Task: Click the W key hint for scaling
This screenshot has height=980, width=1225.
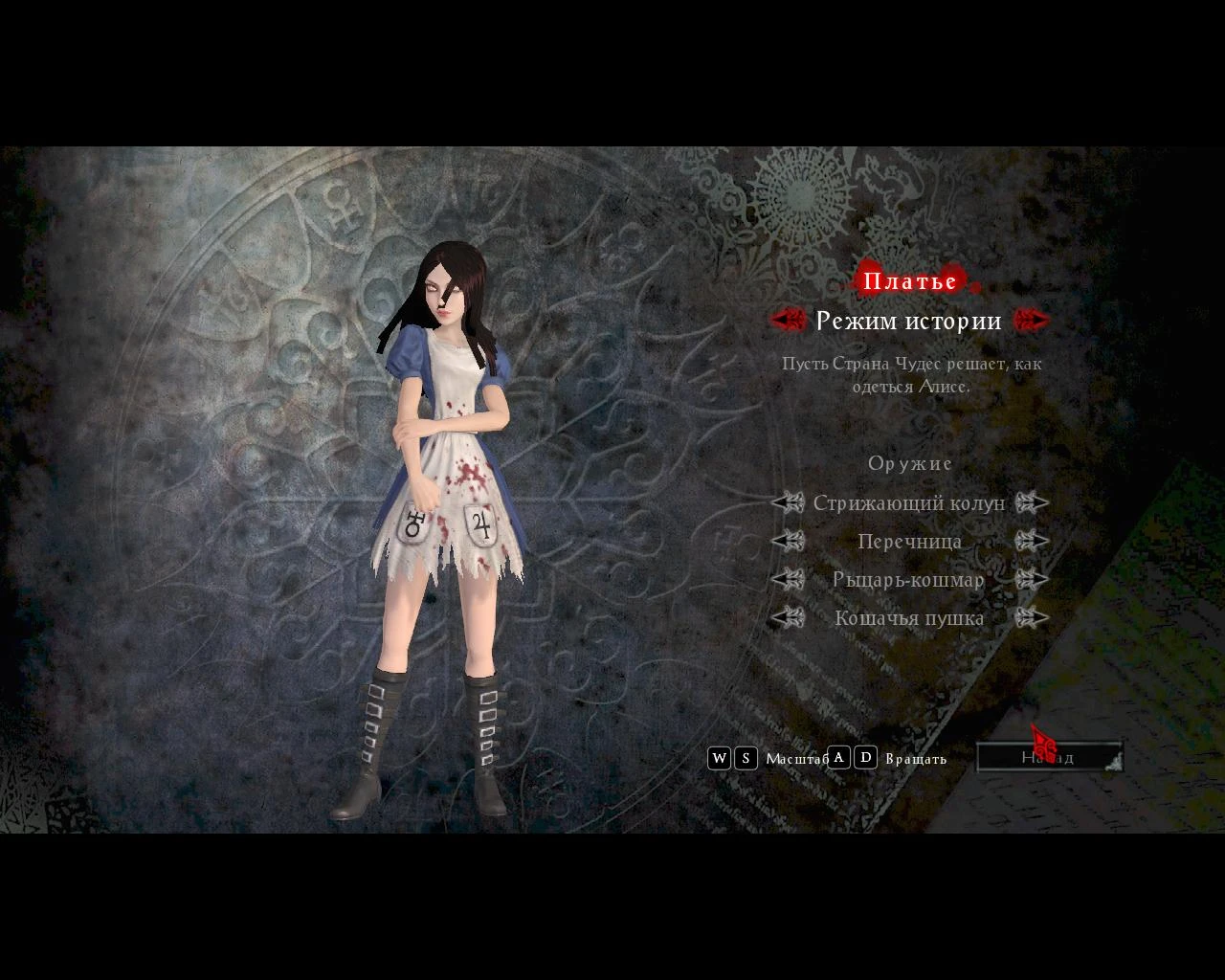Action: click(720, 758)
